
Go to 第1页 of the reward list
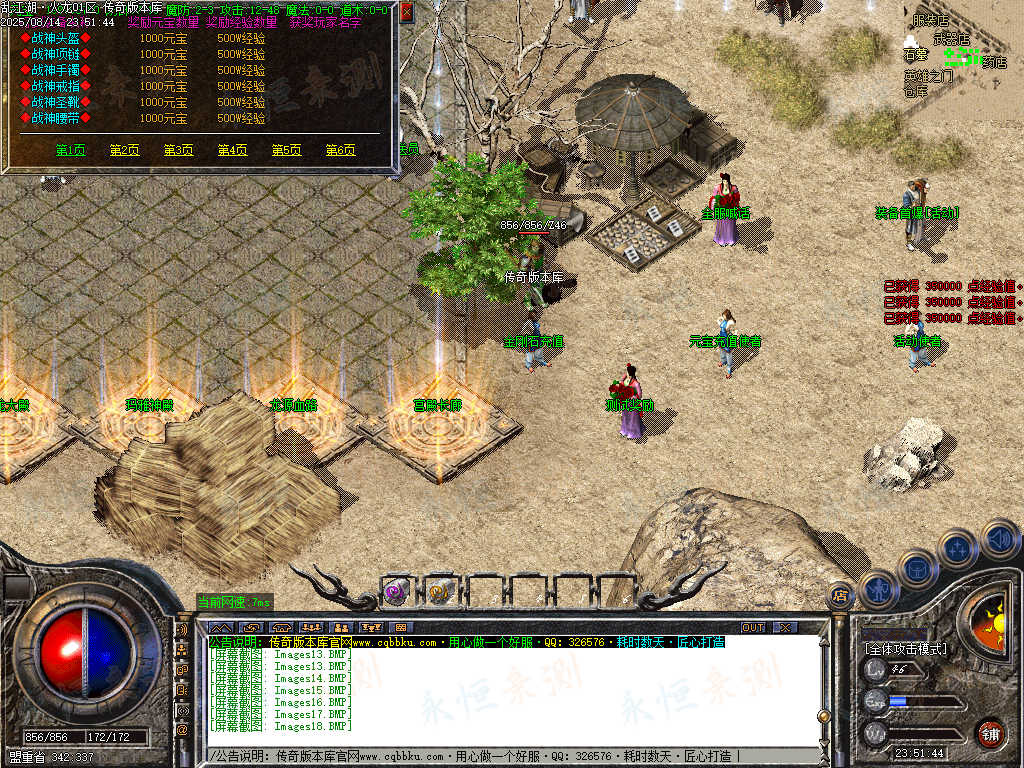(70, 150)
